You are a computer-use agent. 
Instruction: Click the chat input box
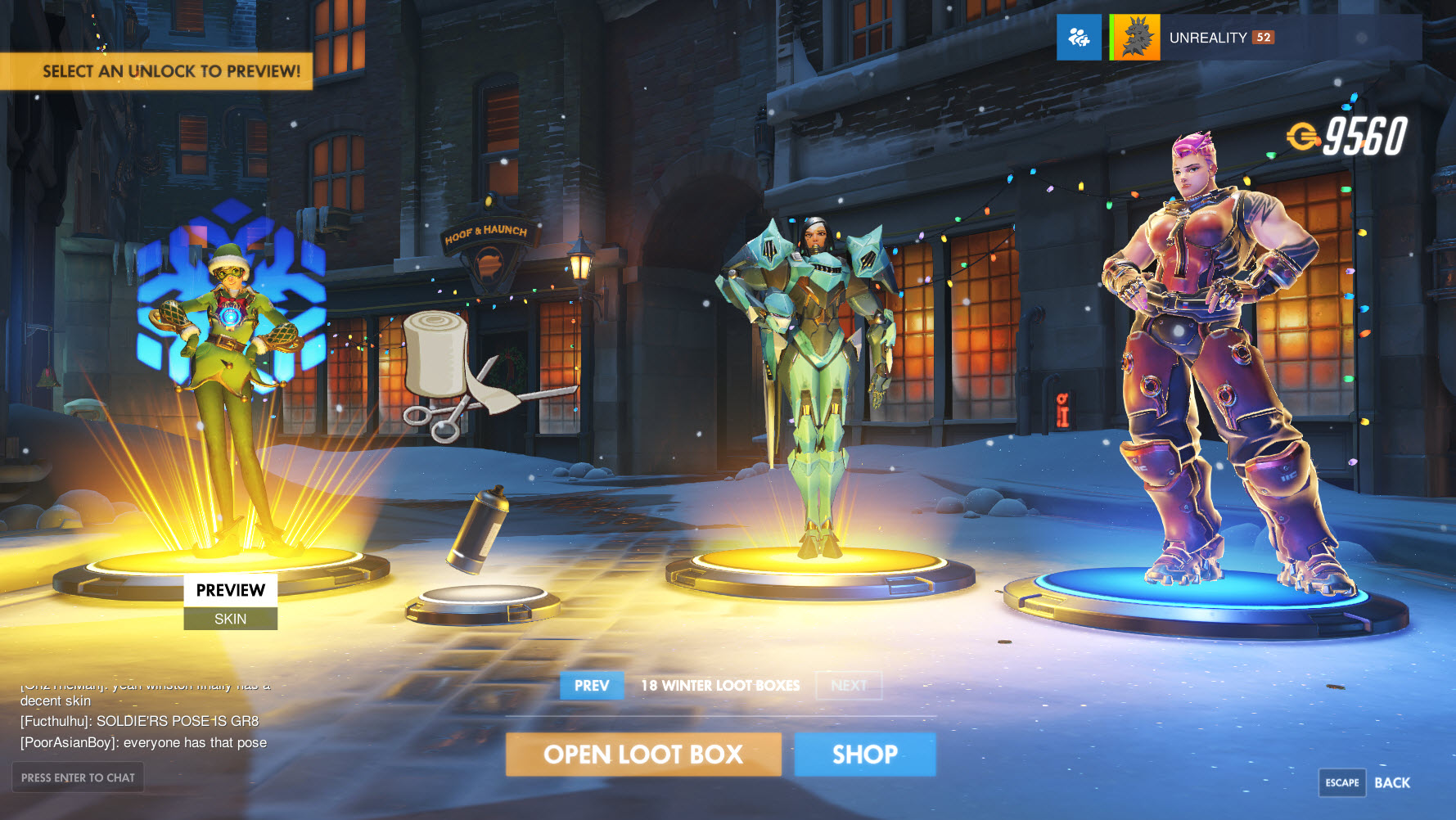pos(78,777)
